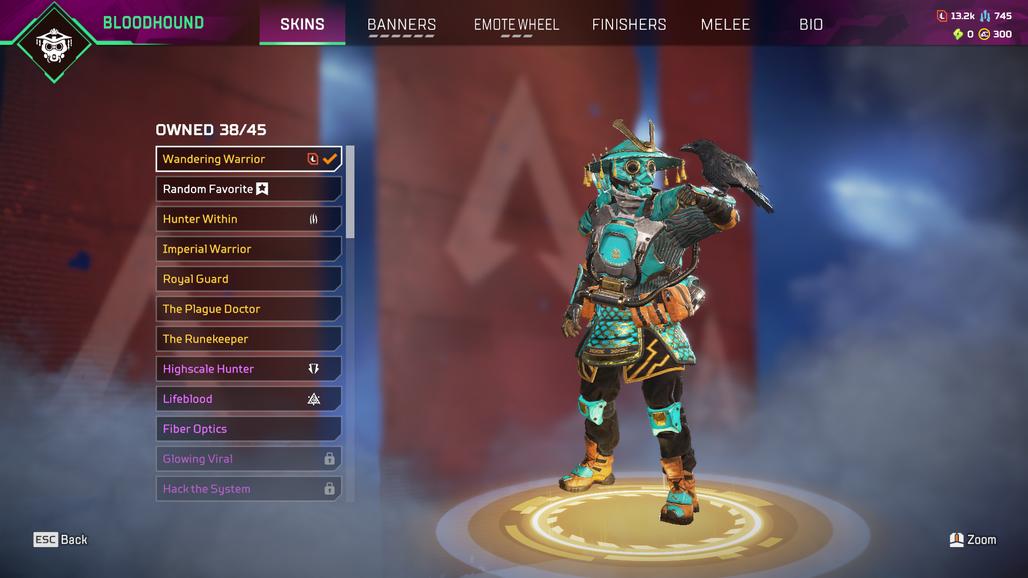Equip the Imperial Warrior skin
Screen dimensions: 1028x578
click(x=249, y=249)
